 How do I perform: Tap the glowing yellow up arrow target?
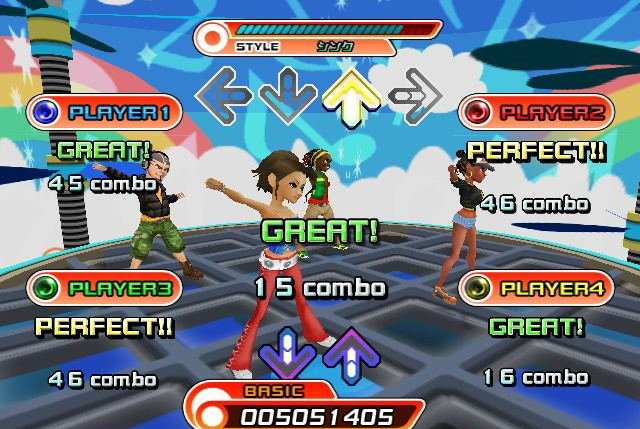352,95
